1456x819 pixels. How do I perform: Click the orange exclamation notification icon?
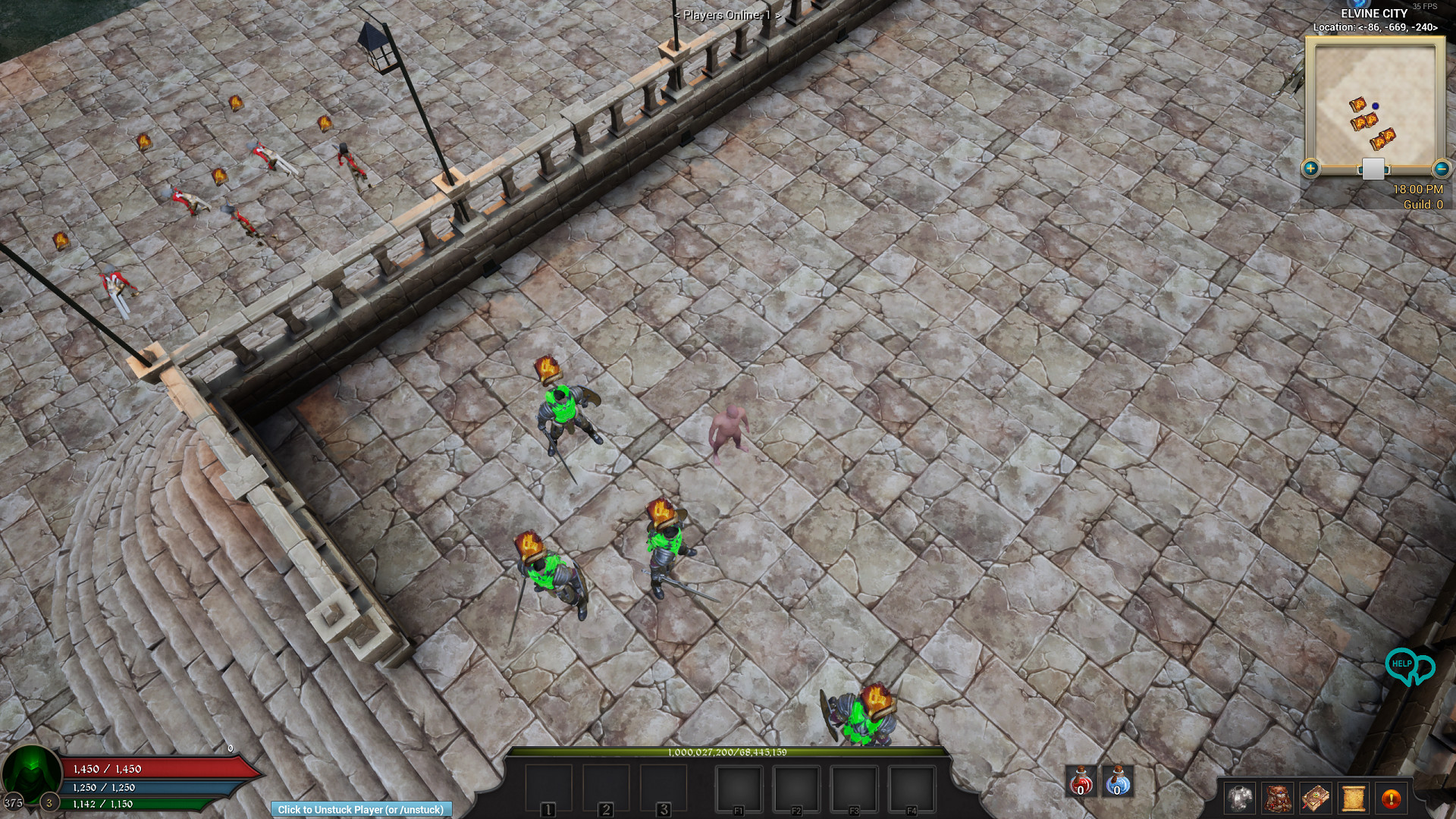pos(1392,799)
